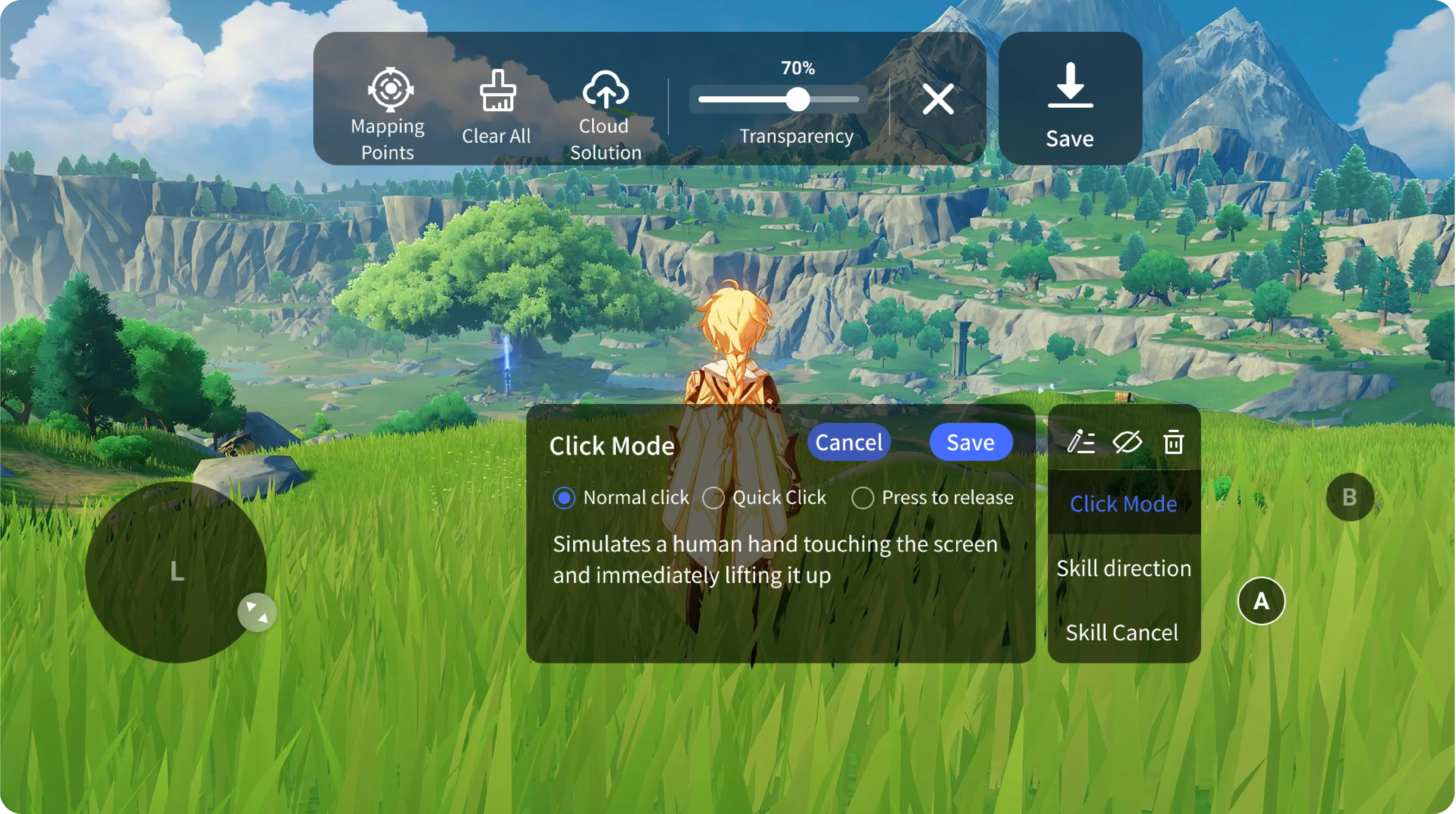Click the Transparency slider handle
This screenshot has width=1456, height=814.
pos(798,100)
